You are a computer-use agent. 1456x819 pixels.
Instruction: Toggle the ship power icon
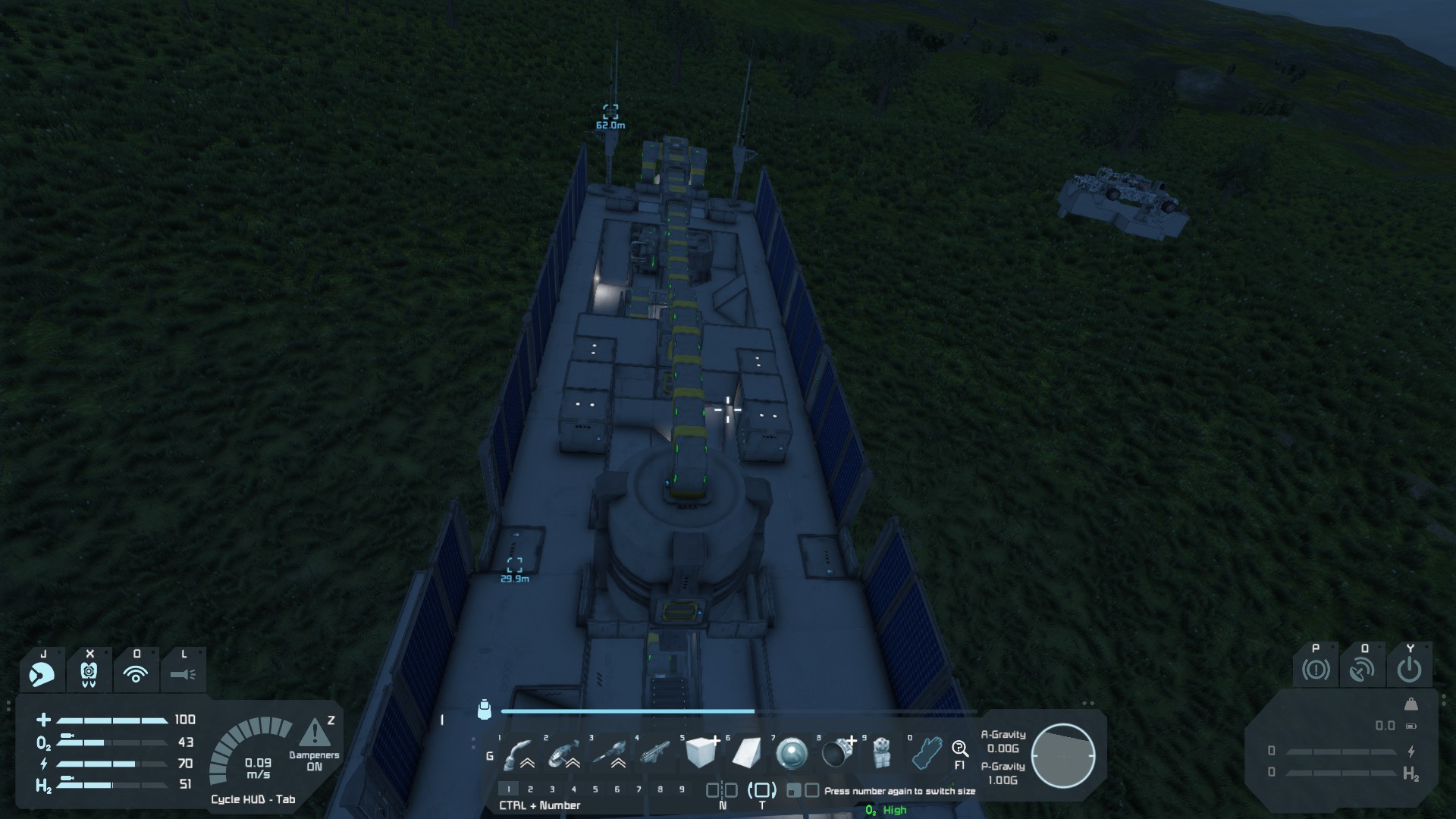coord(1410,670)
